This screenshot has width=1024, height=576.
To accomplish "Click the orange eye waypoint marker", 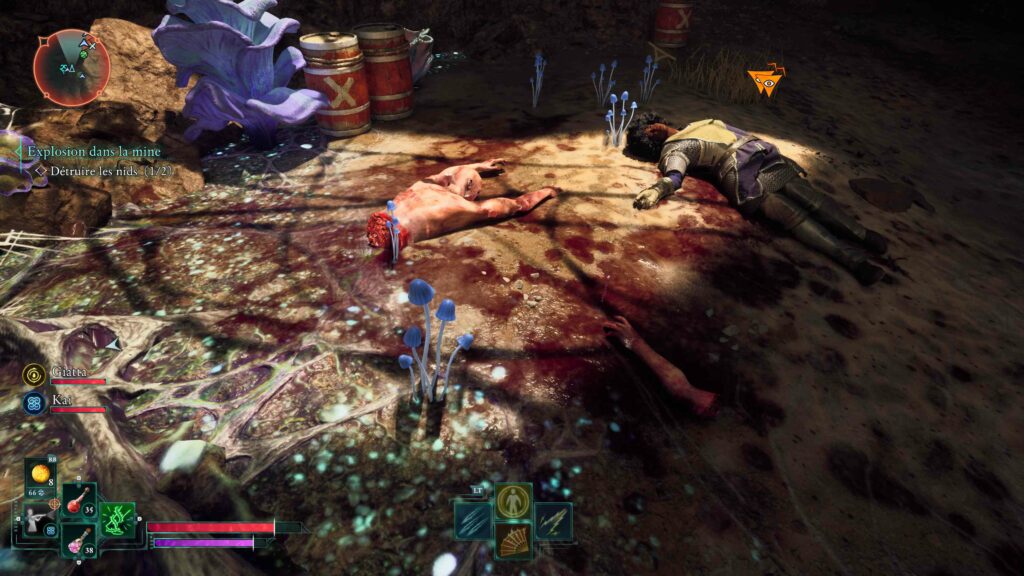I will [x=767, y=83].
